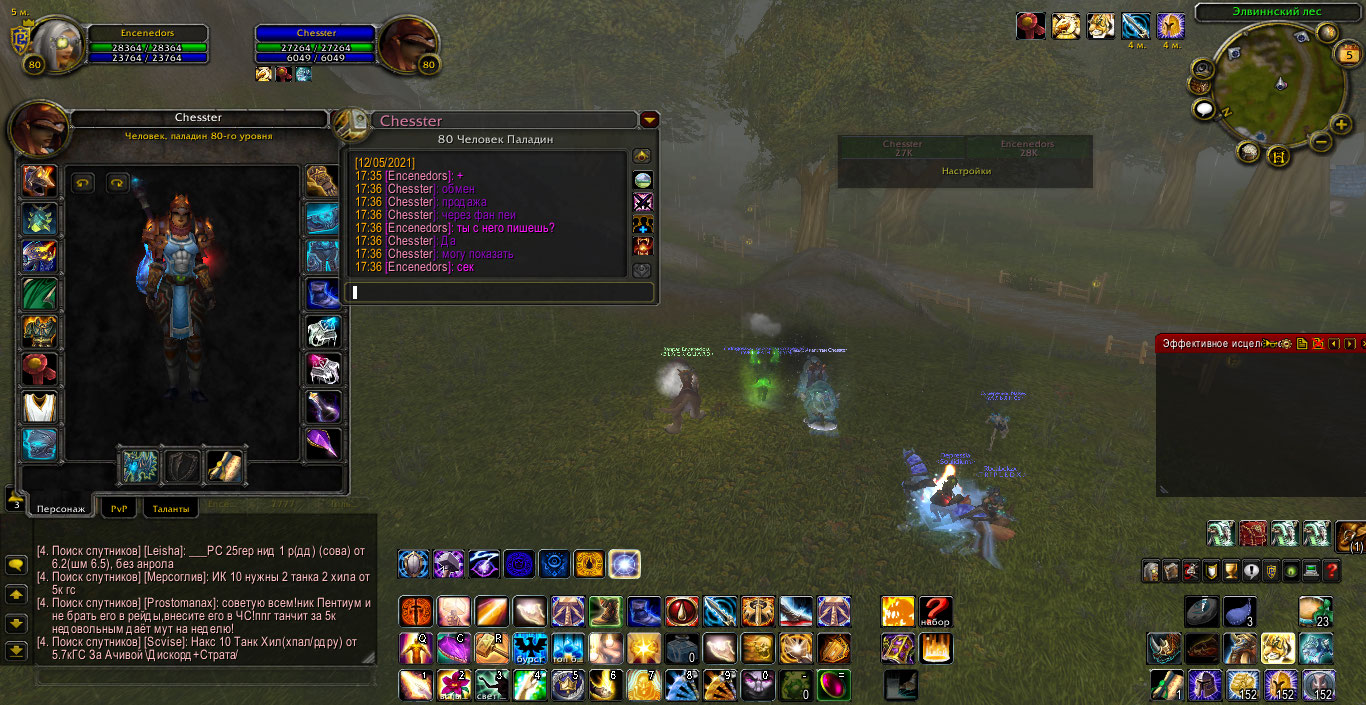Use the blue pouch item with count 3

click(1238, 610)
